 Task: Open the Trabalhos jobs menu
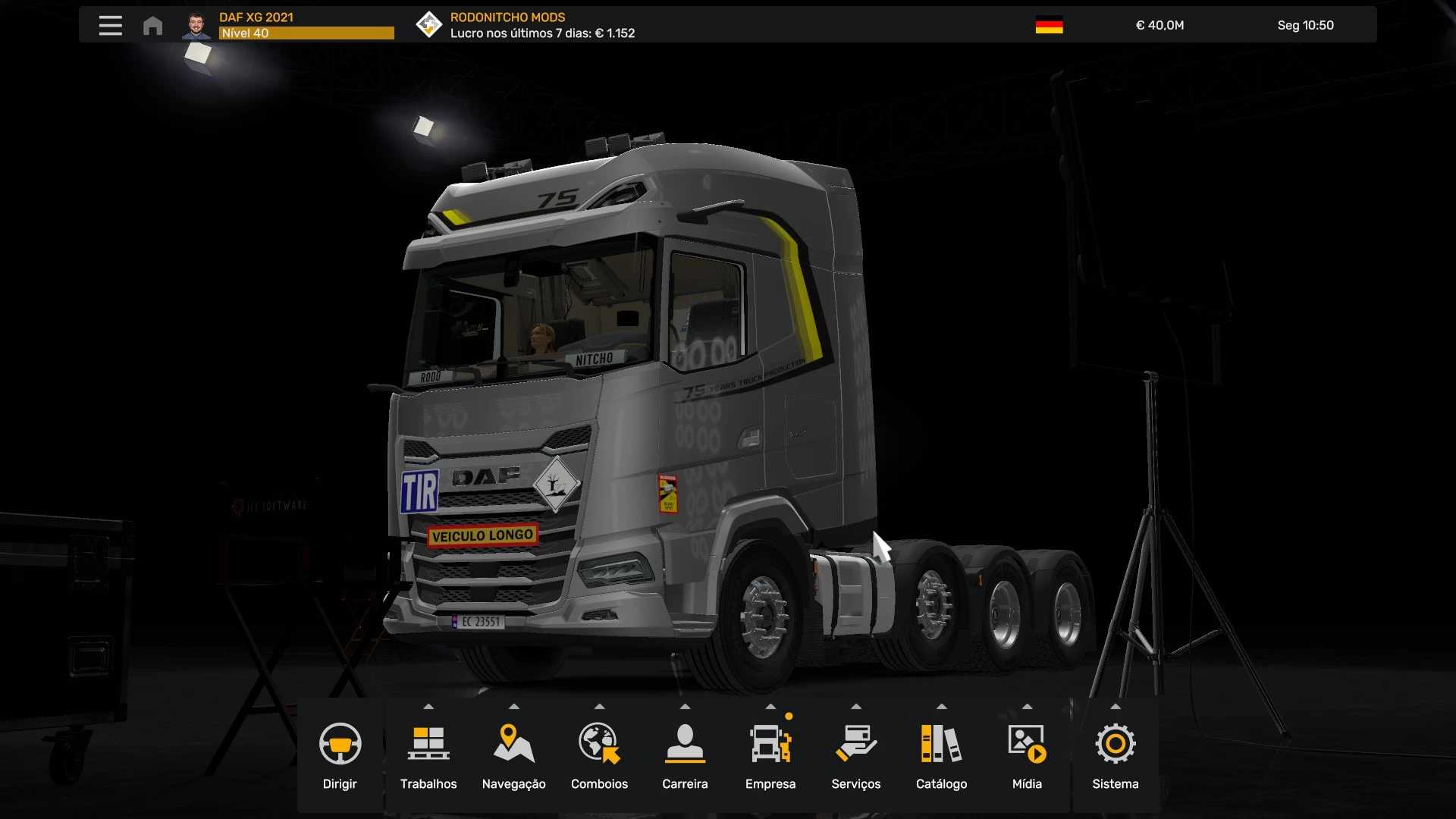[x=428, y=755]
